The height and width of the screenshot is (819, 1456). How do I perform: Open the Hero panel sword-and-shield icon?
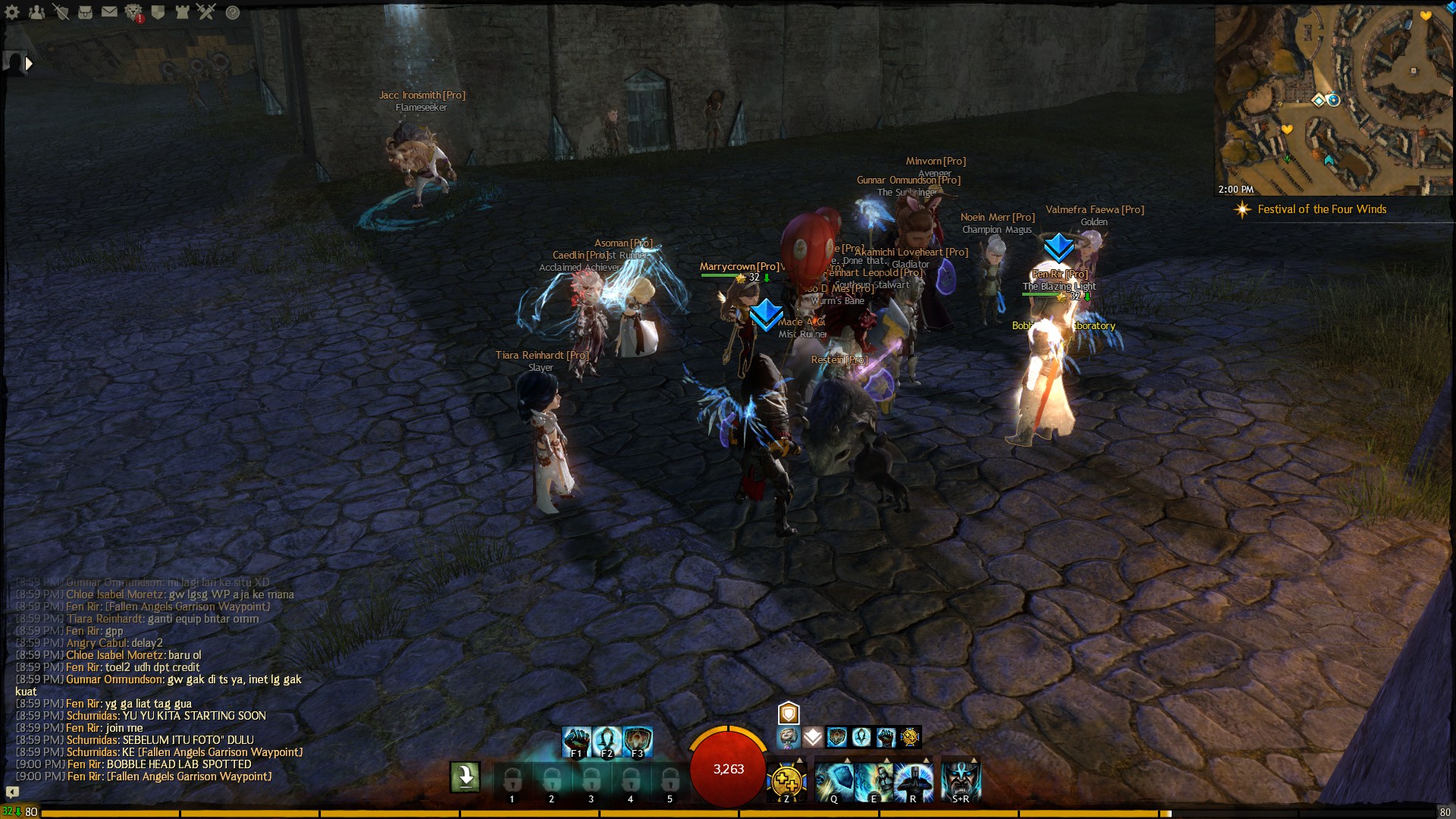click(61, 12)
